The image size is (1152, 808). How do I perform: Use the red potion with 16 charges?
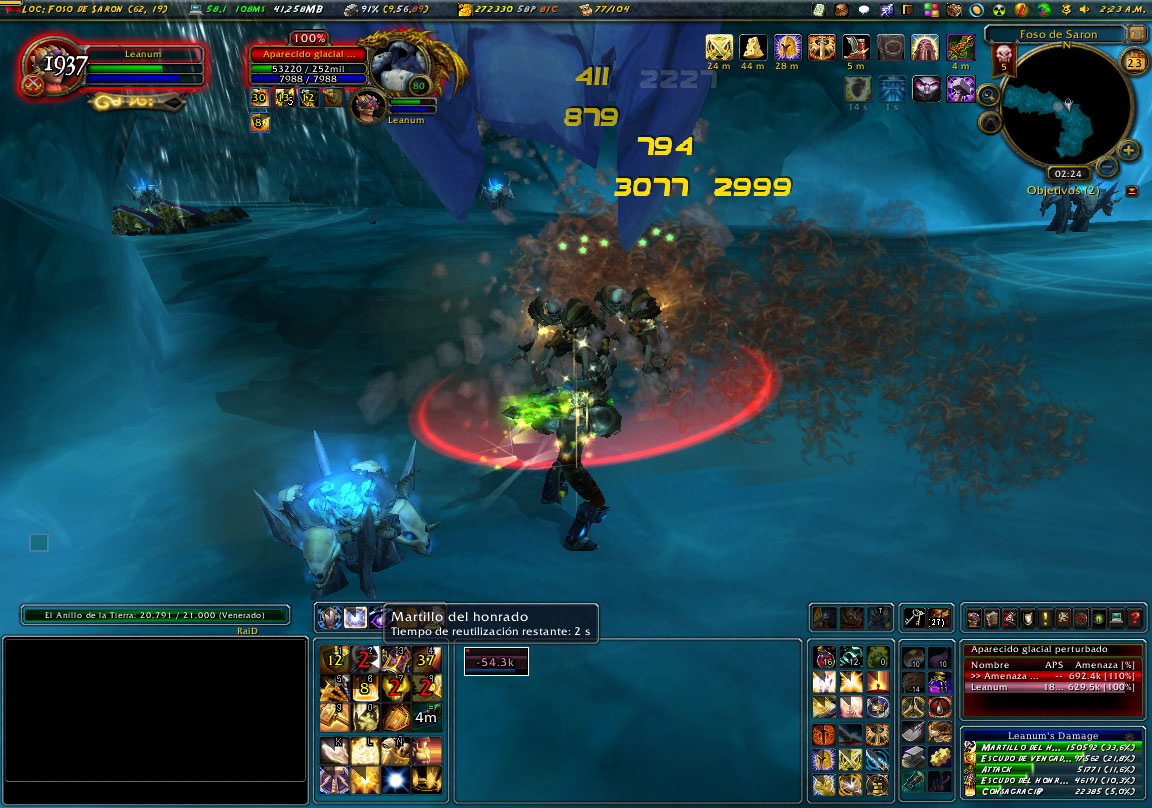tap(824, 657)
